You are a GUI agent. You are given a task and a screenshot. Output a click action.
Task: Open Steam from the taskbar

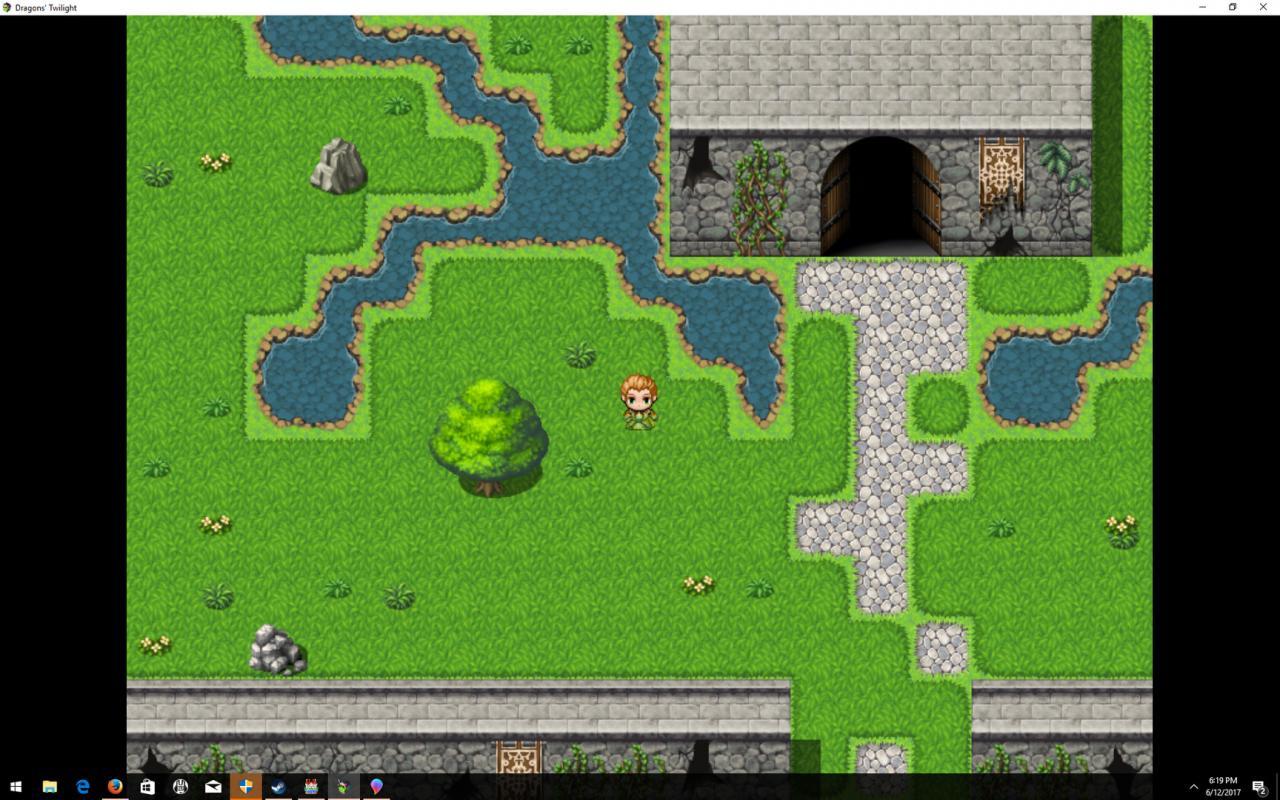278,785
